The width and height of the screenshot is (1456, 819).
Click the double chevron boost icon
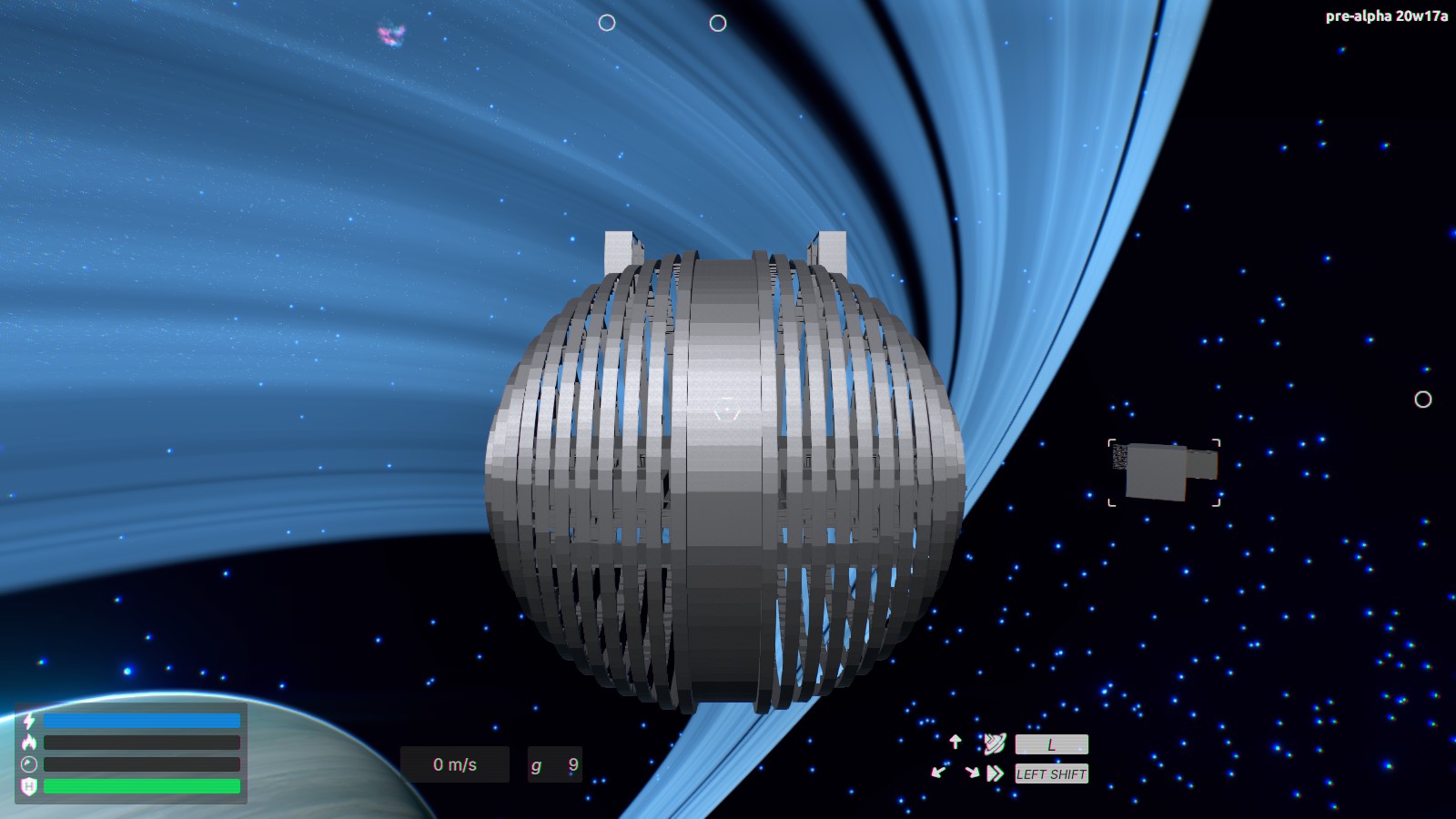tap(996, 773)
